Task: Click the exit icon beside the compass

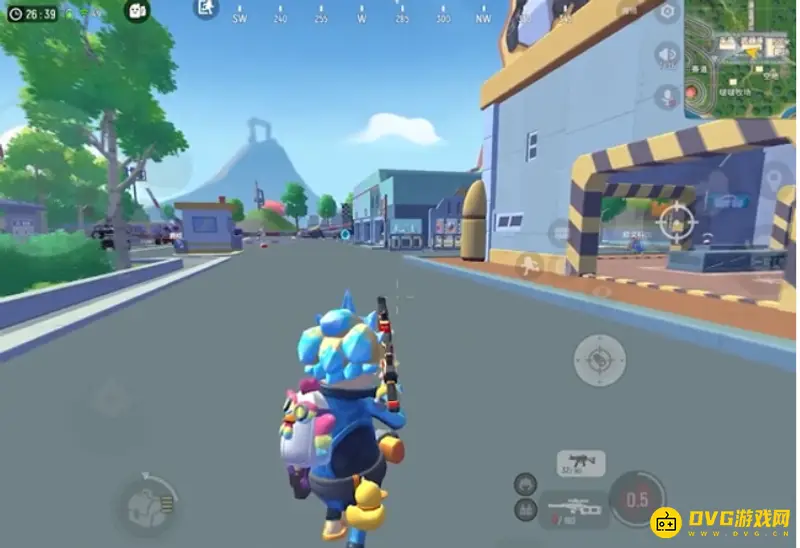Action: point(206,9)
